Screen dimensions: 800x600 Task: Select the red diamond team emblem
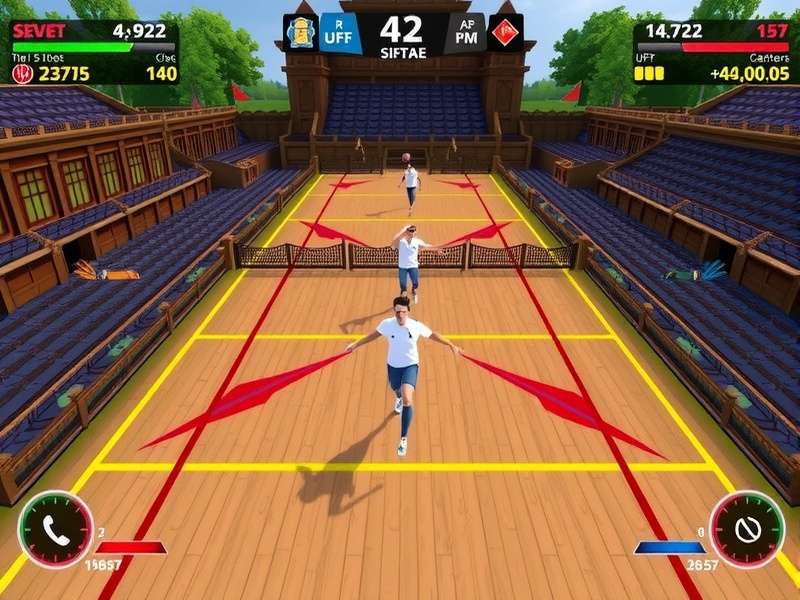505,33
